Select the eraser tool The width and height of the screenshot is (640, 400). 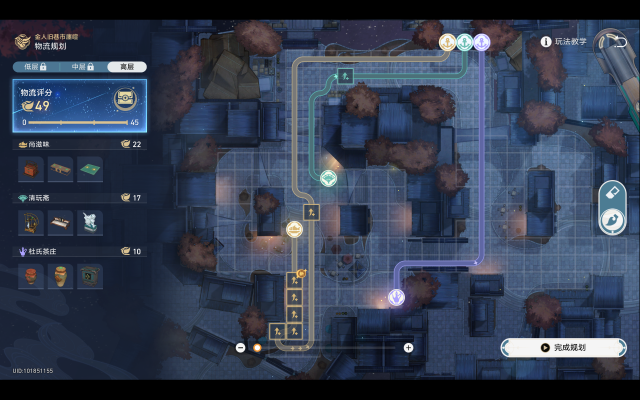click(x=611, y=192)
